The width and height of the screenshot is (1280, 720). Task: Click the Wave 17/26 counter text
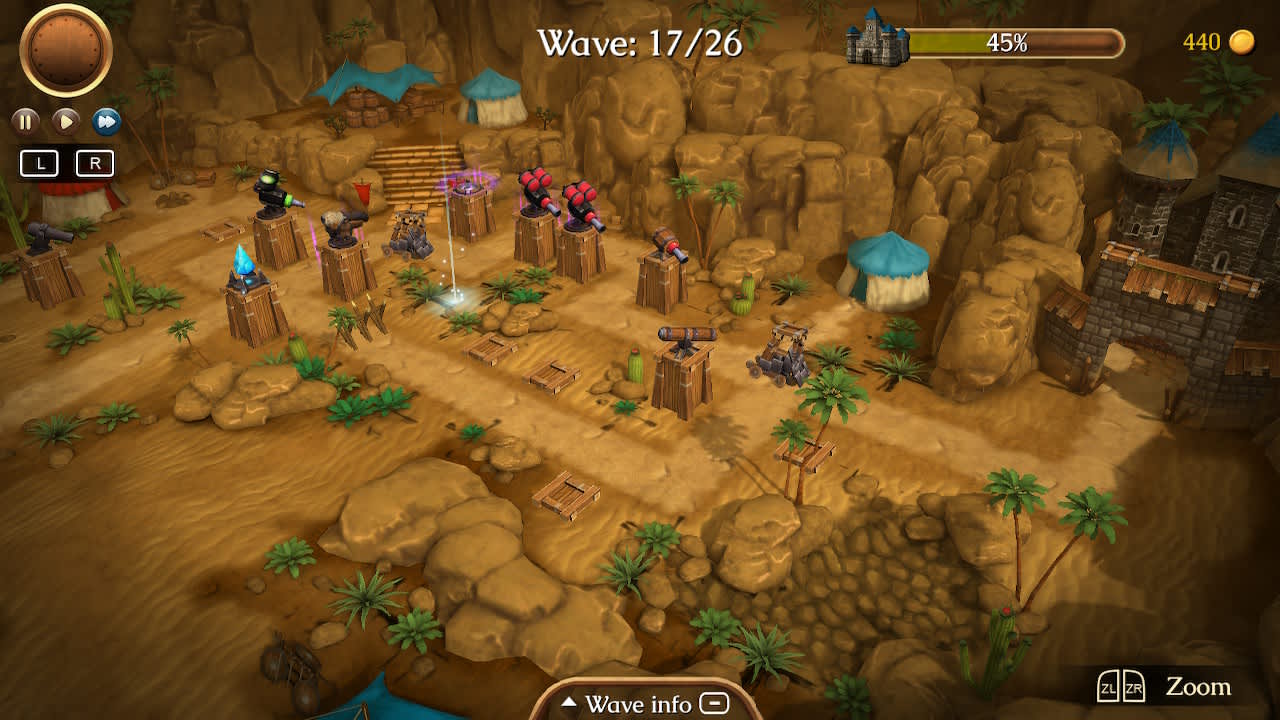pos(637,42)
